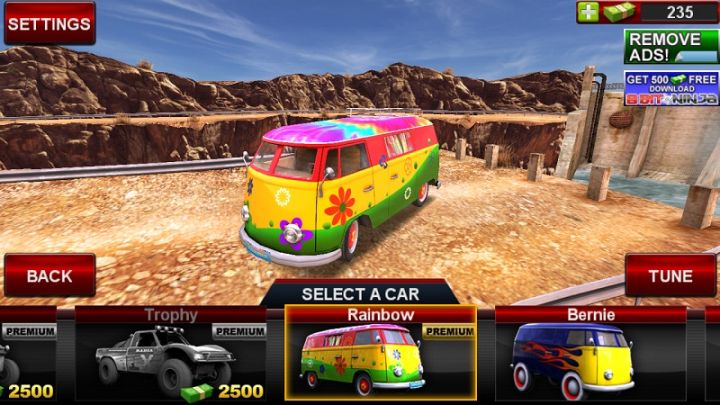Add cash with the green plus icon
Image resolution: width=720 pixels, height=405 pixels.
click(x=588, y=12)
